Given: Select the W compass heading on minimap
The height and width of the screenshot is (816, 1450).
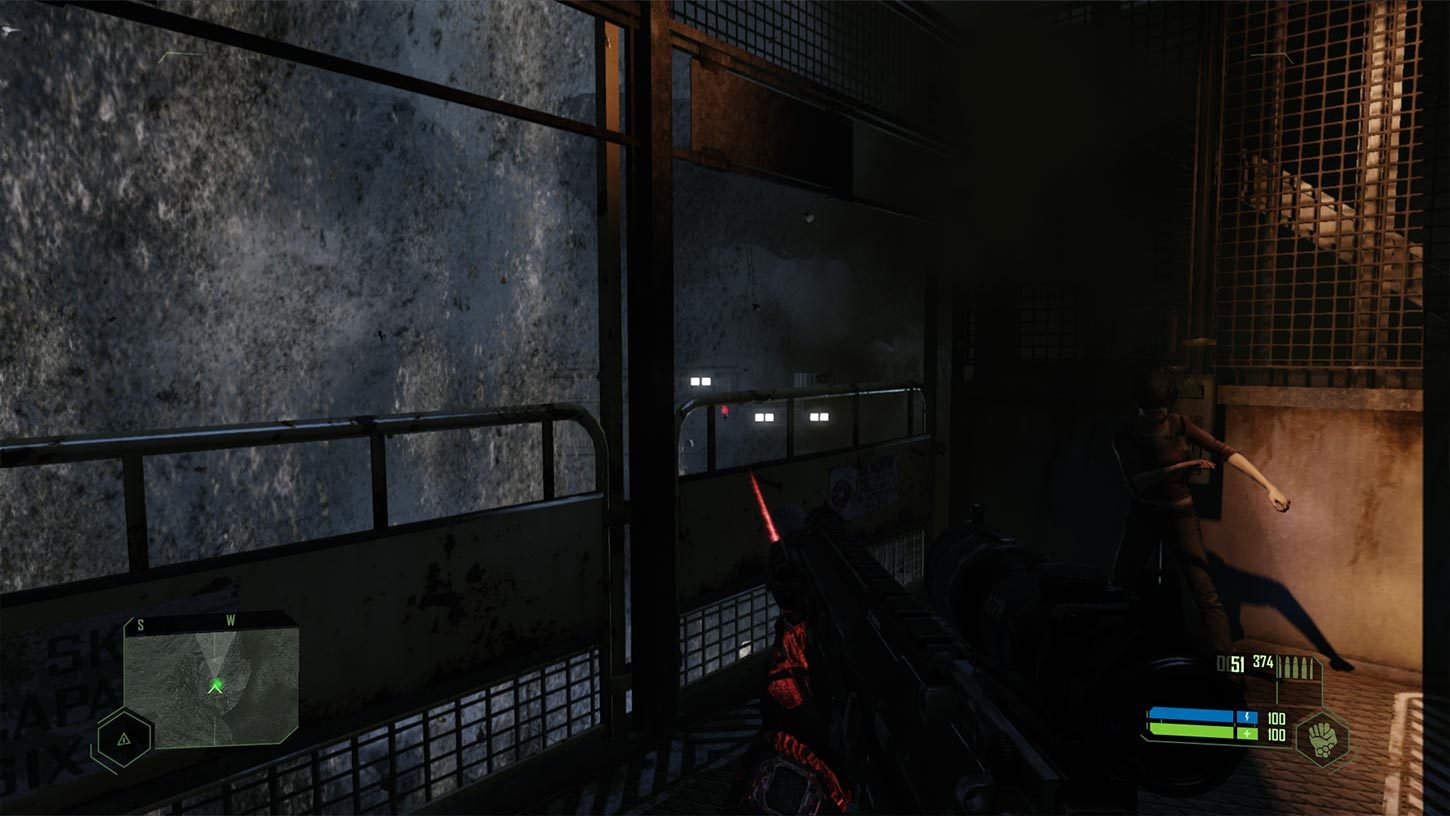Looking at the screenshot, I should click(x=230, y=618).
